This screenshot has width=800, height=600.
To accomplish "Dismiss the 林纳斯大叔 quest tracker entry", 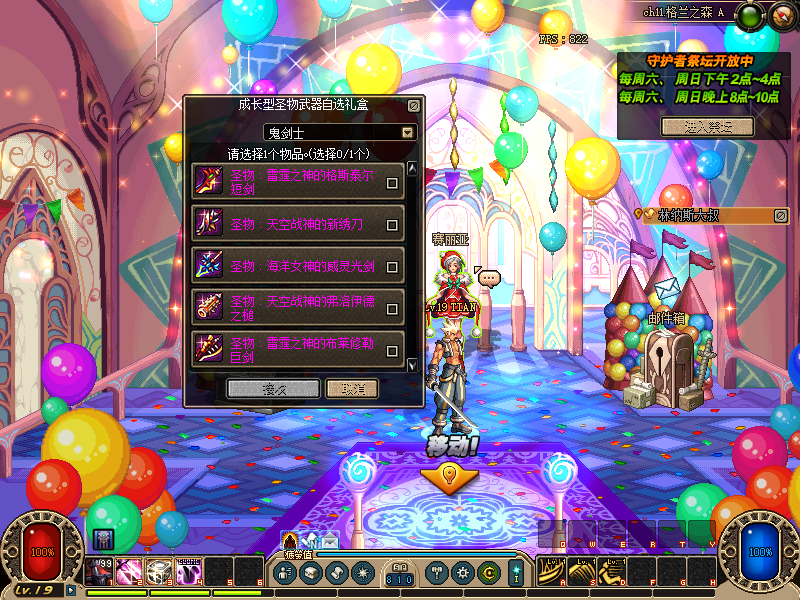I will [x=781, y=215].
